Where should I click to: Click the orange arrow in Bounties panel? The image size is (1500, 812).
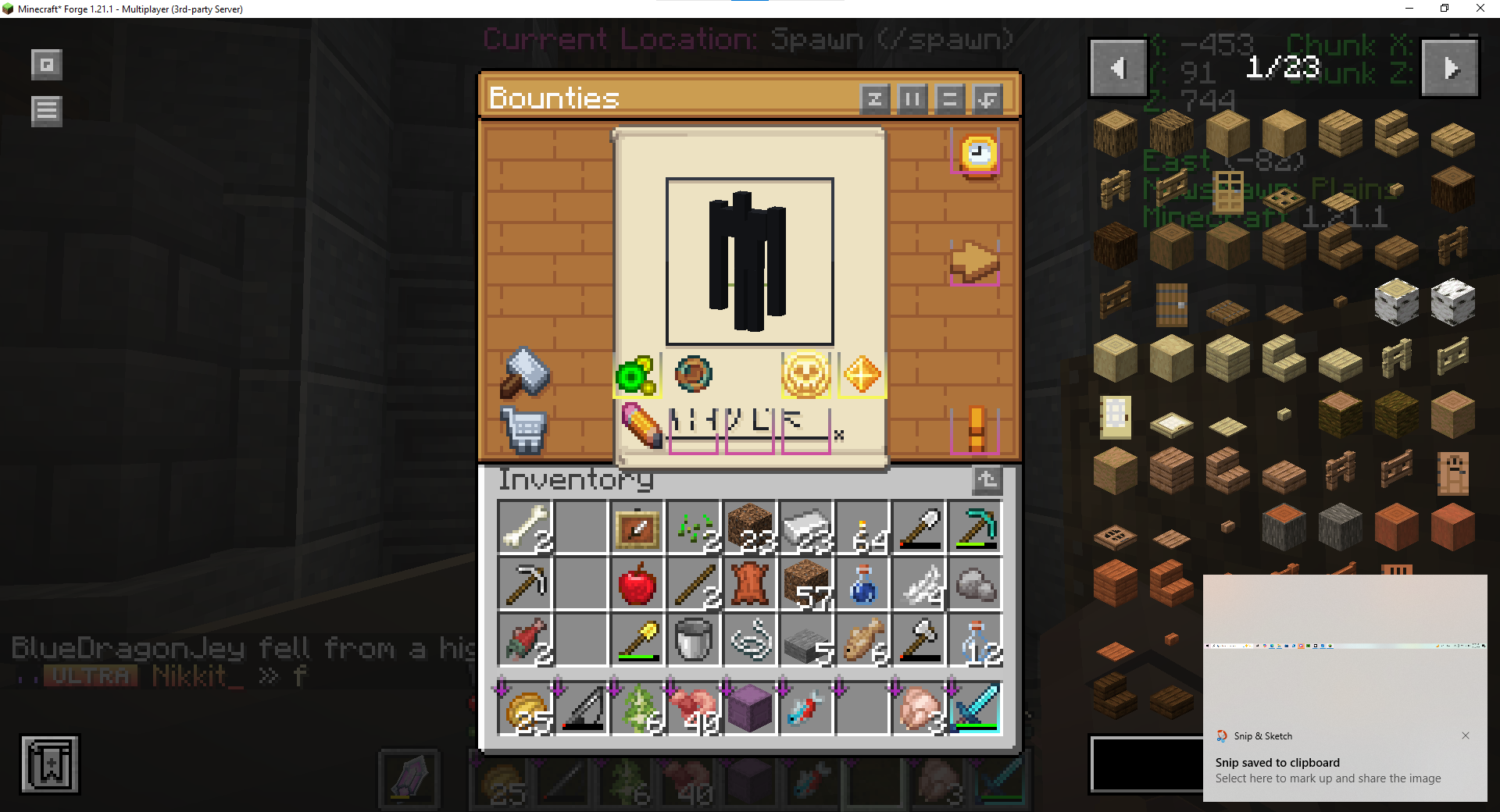973,262
